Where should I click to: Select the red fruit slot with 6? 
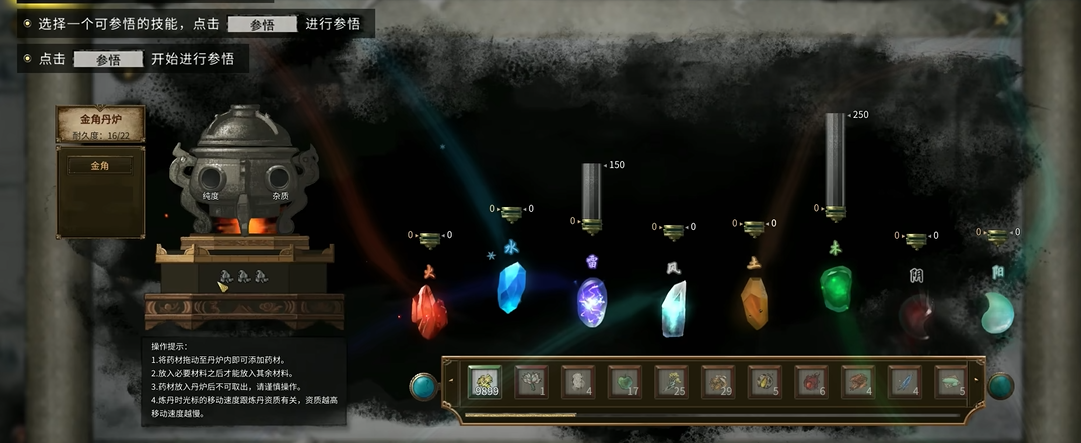[x=811, y=382]
